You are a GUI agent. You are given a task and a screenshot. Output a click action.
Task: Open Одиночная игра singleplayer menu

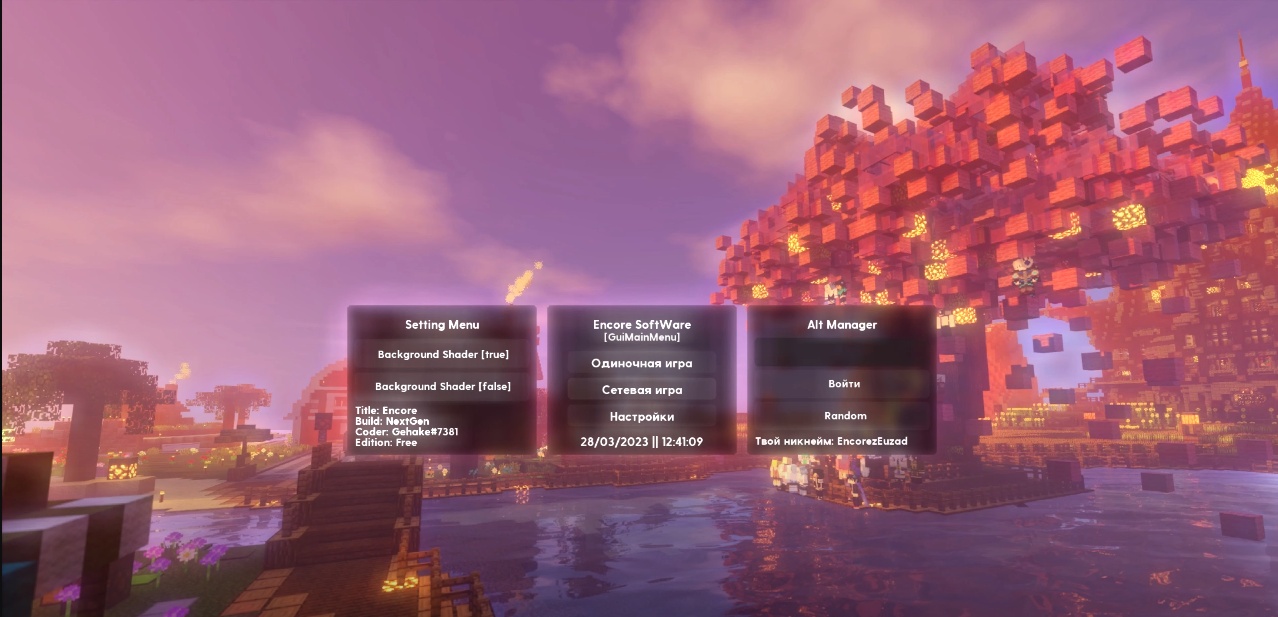(x=641, y=363)
